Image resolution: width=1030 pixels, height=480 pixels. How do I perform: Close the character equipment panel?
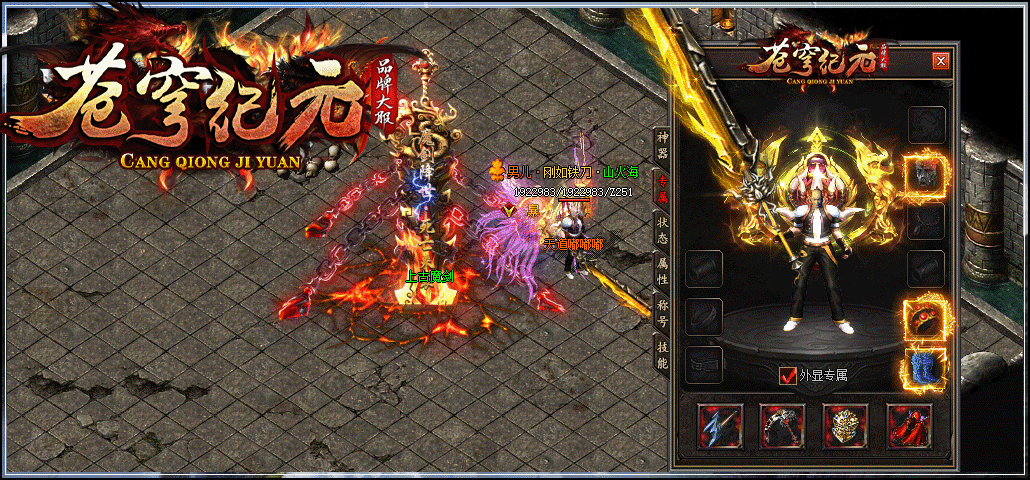pos(940,60)
